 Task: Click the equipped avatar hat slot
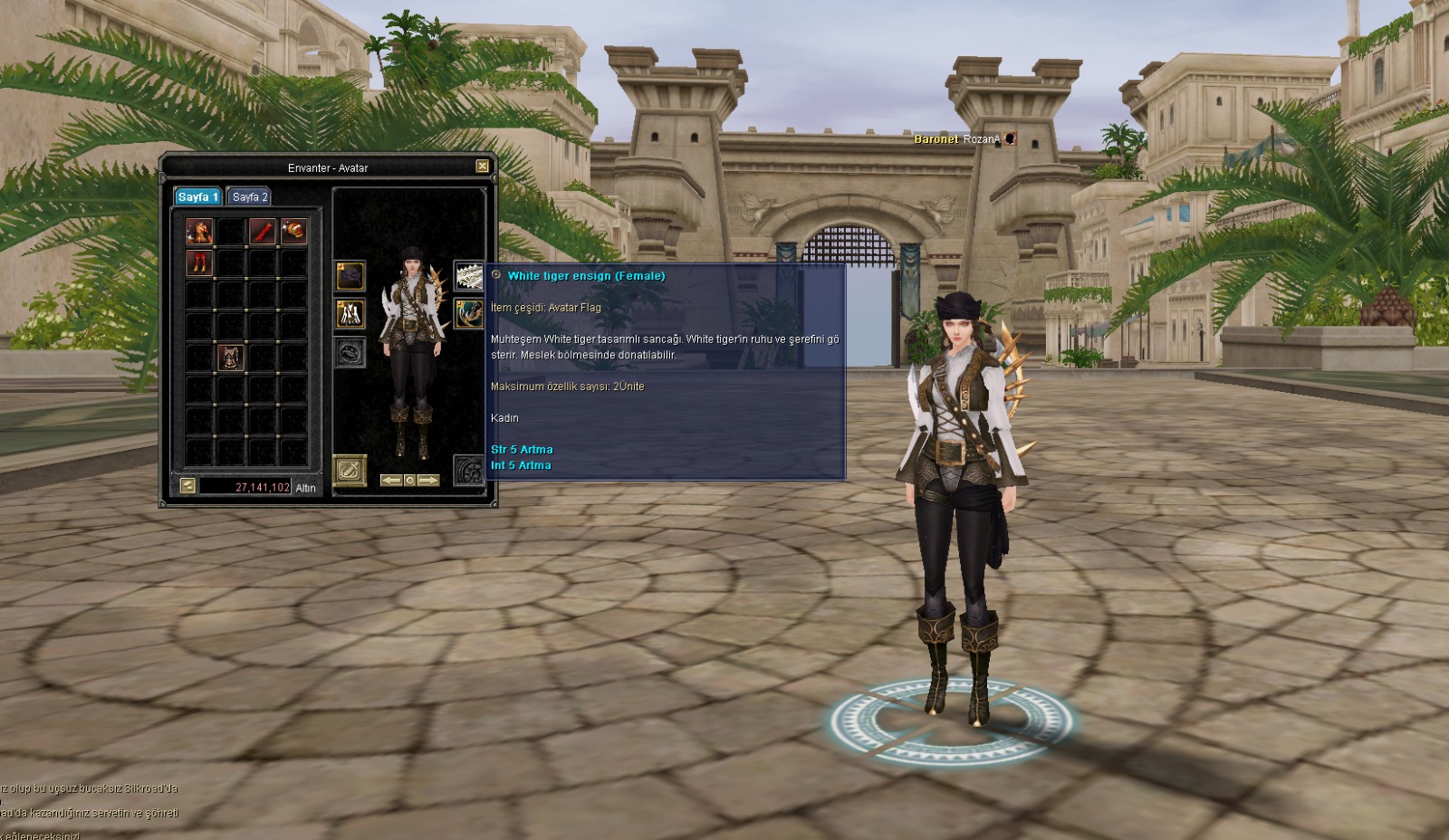pyautogui.click(x=350, y=276)
